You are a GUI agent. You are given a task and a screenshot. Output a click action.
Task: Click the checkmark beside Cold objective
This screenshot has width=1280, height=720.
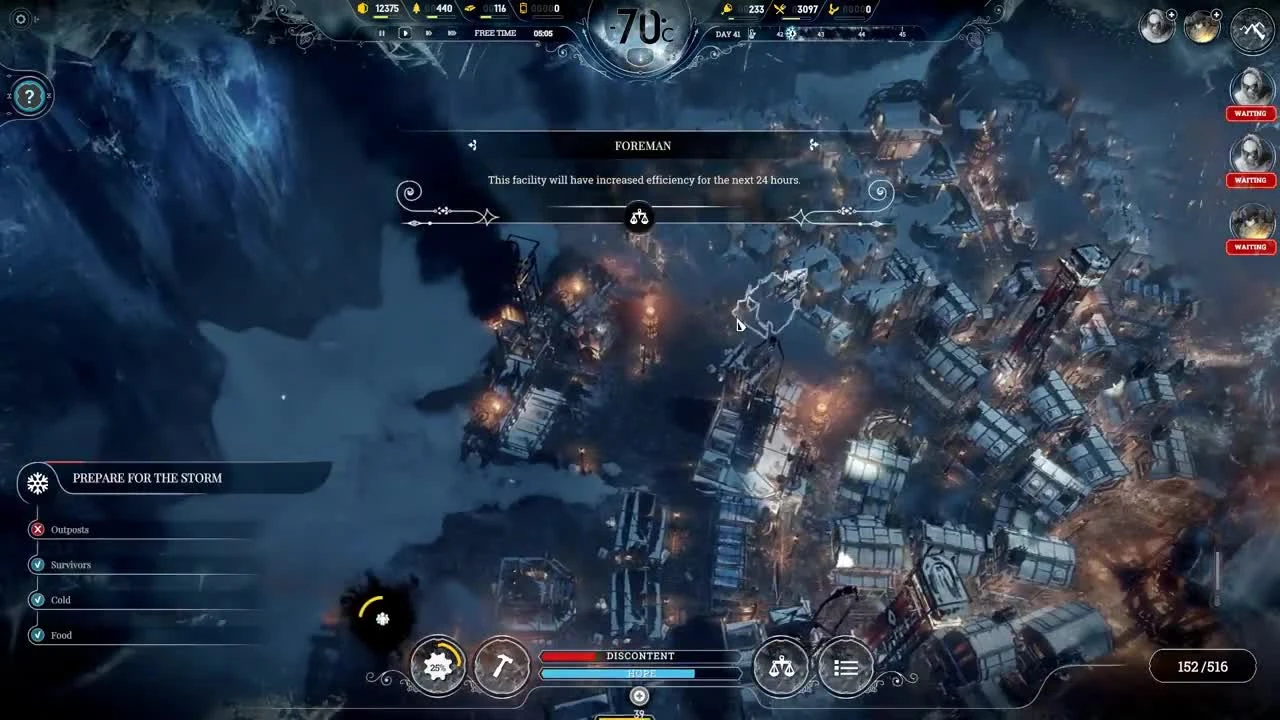click(37, 600)
